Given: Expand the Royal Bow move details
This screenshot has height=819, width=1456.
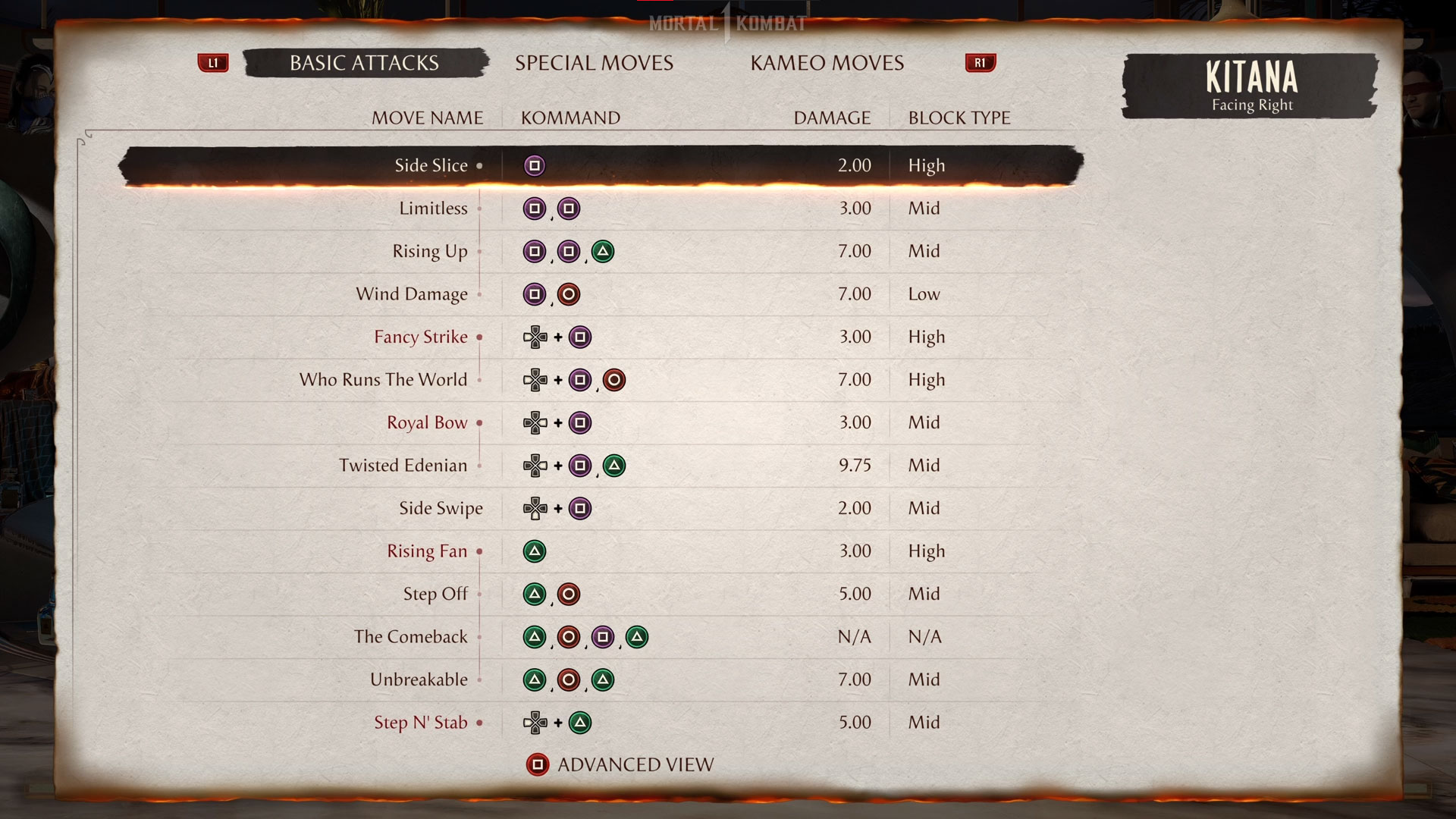Looking at the screenshot, I should [427, 422].
